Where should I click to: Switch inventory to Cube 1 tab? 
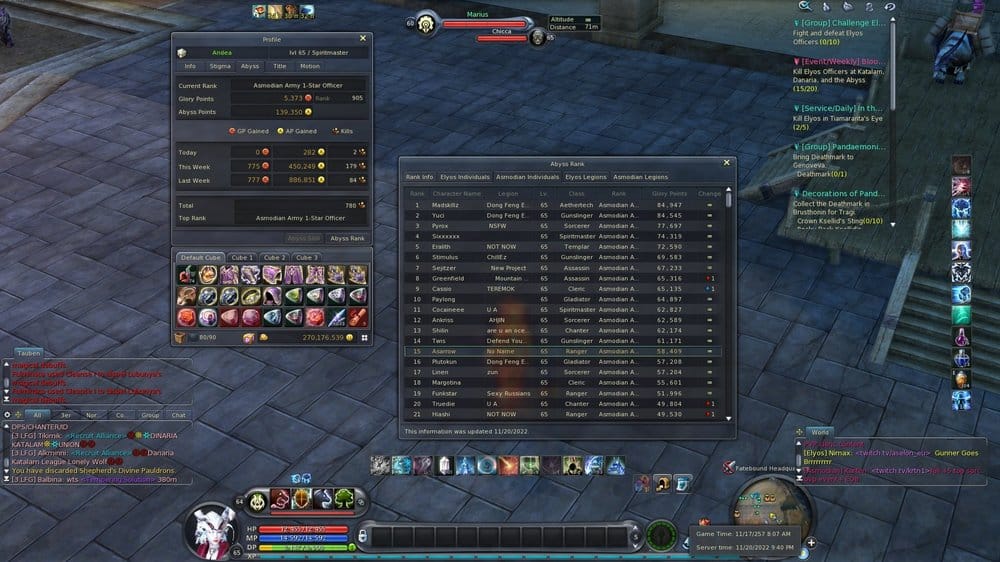(x=242, y=257)
